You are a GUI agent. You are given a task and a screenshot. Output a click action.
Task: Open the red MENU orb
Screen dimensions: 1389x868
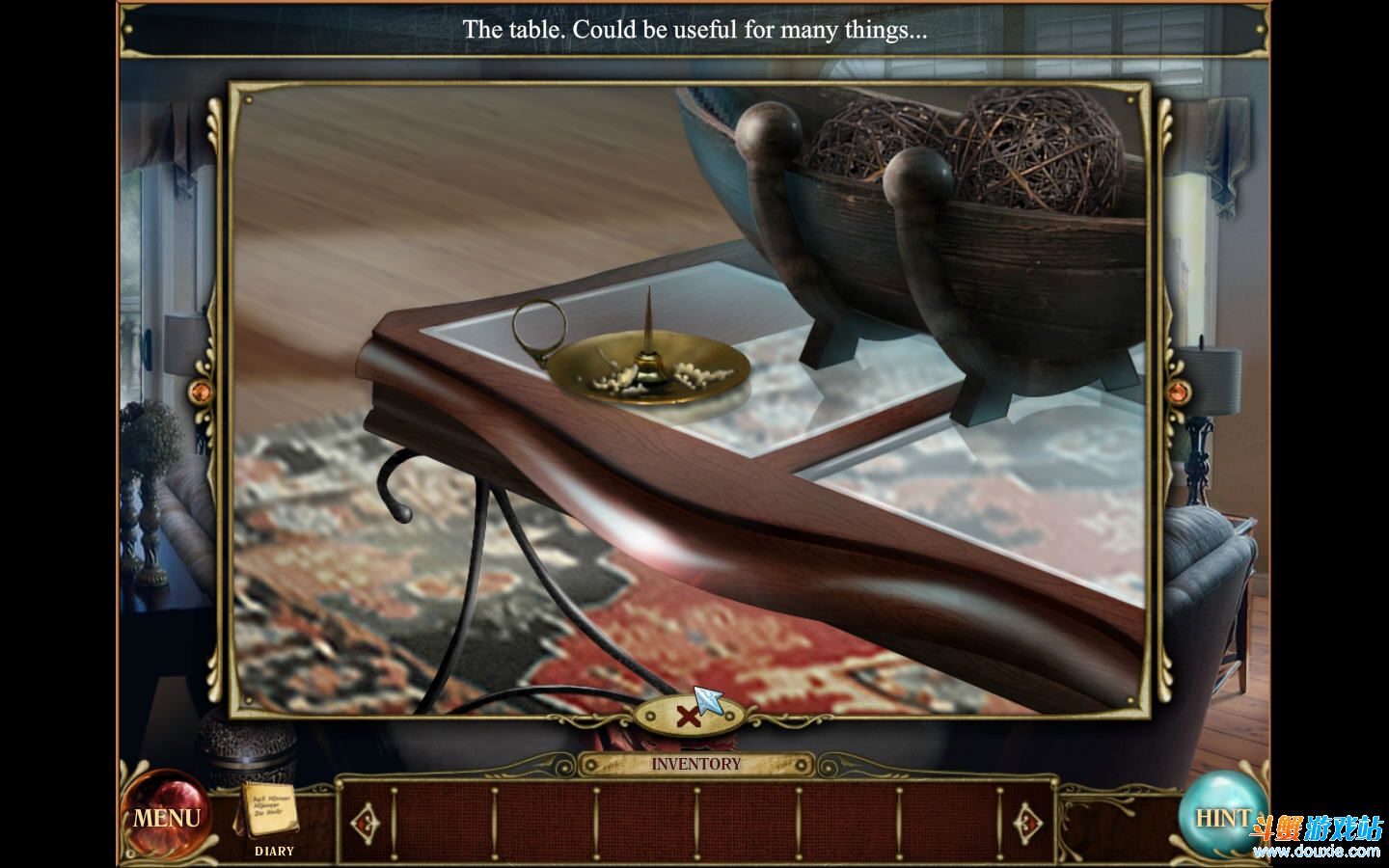167,818
